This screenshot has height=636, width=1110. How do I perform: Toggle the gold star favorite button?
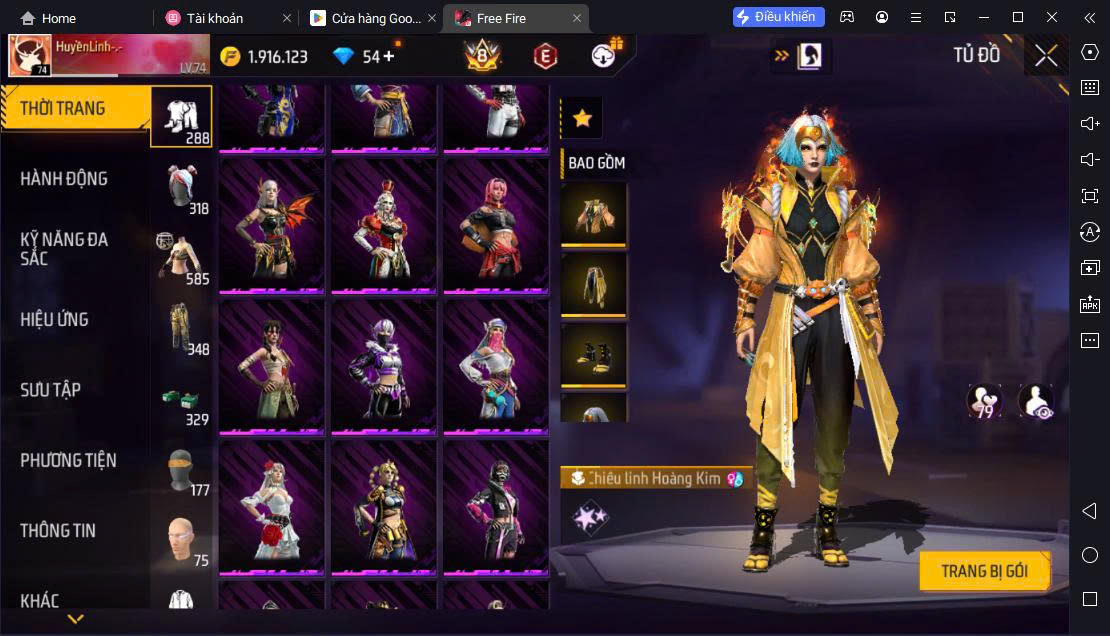[x=582, y=119]
